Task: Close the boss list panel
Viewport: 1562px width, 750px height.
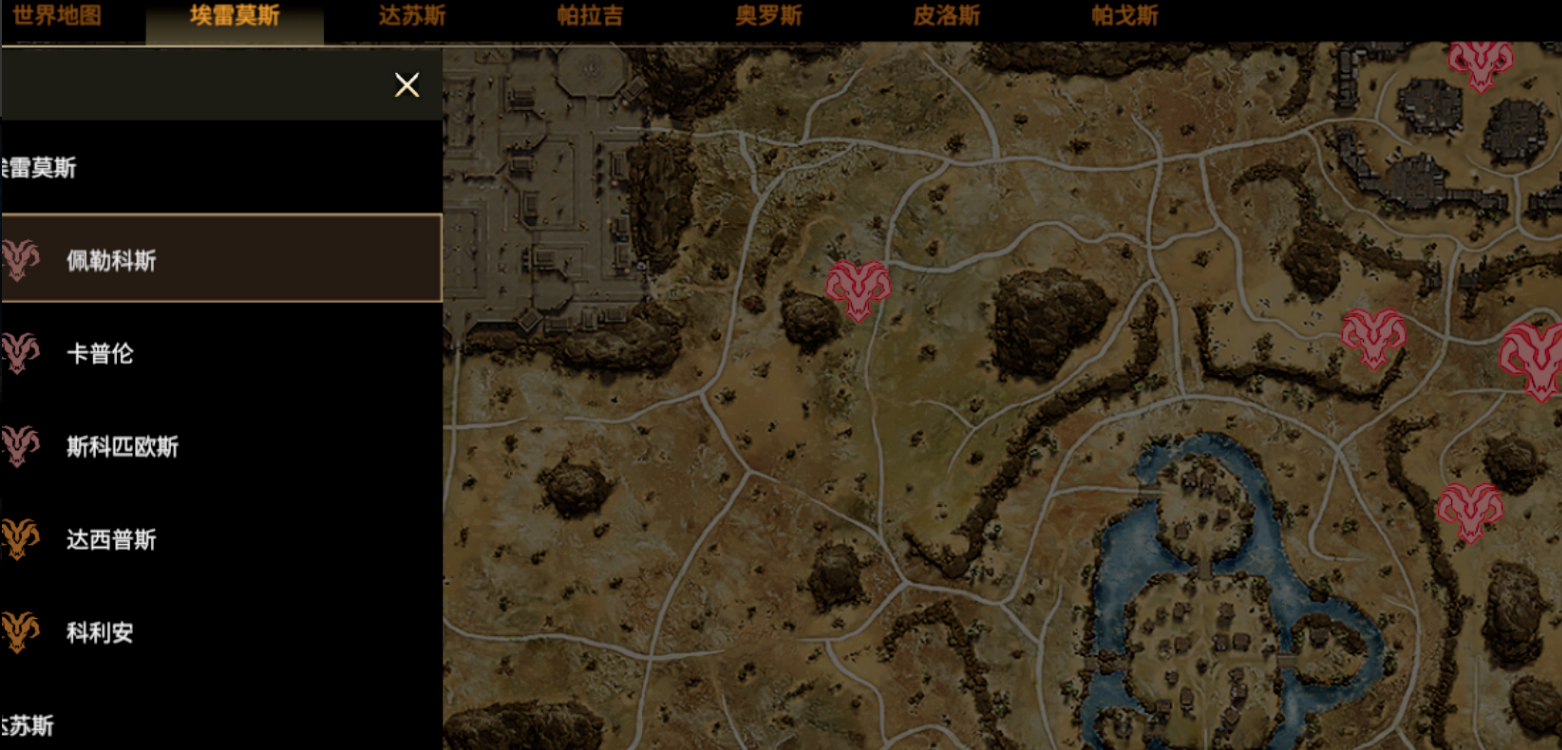Action: point(407,85)
